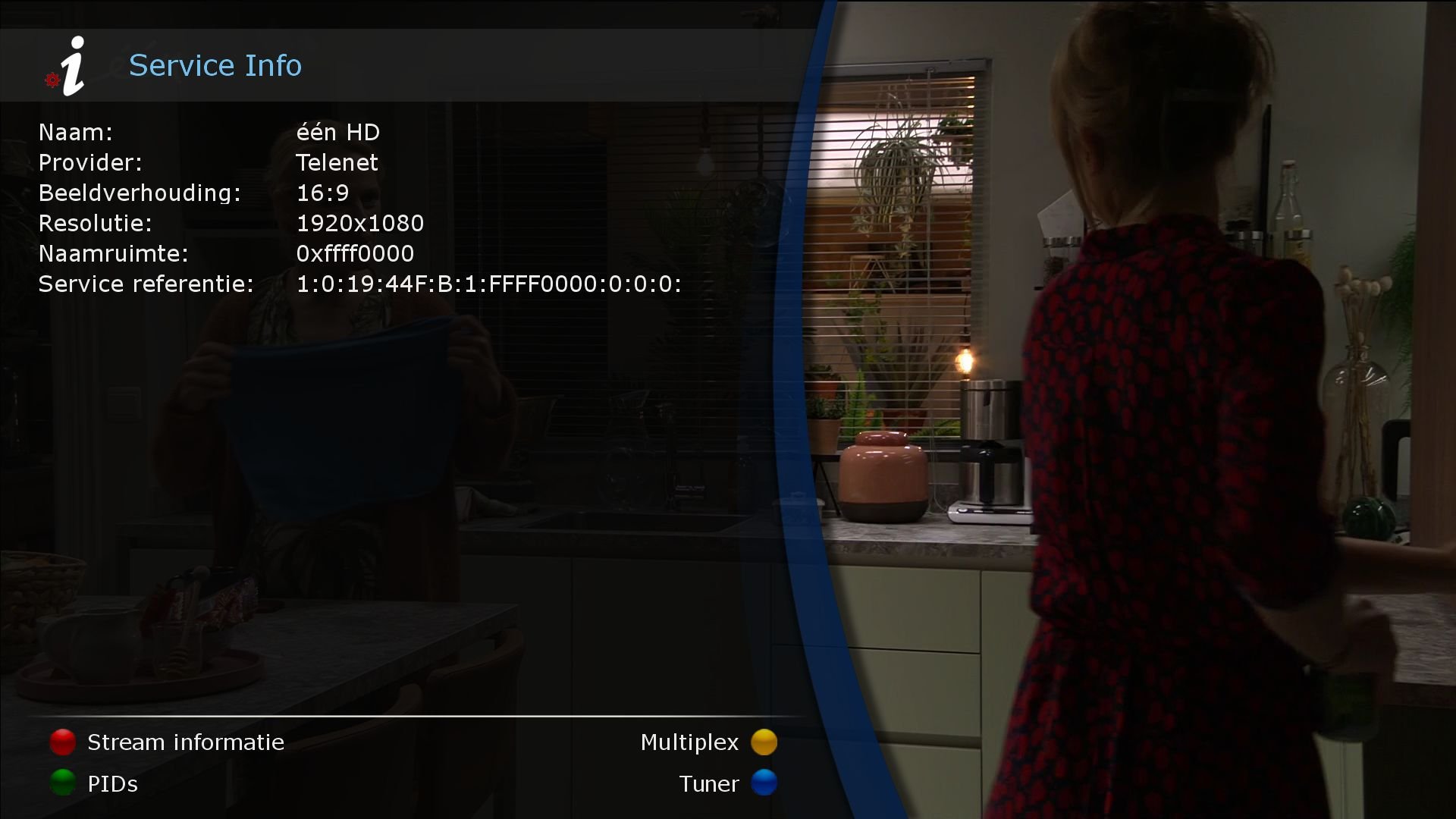Click the provider value 'Telenet'

(x=337, y=162)
